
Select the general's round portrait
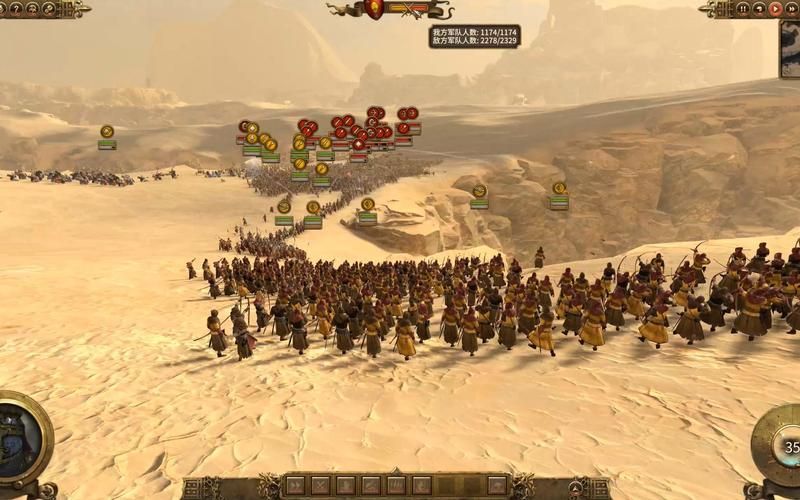tap(21, 441)
